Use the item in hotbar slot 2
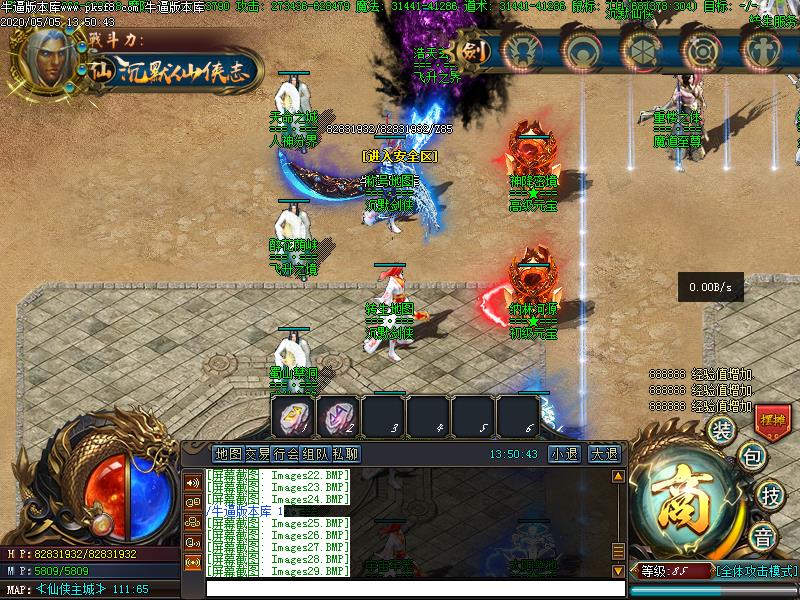Screen dimensions: 800x600 [x=339, y=415]
